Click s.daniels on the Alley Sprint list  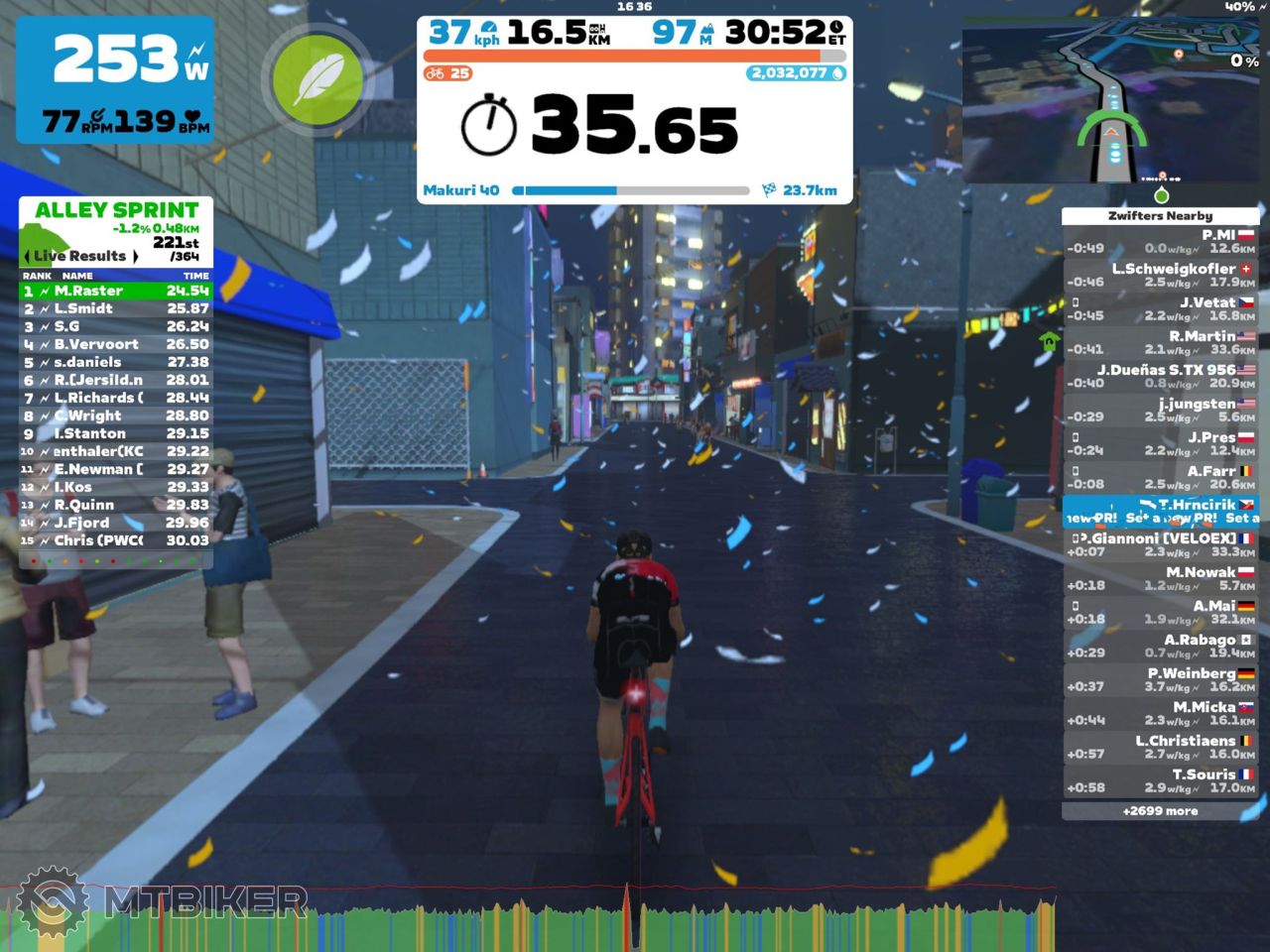[115, 363]
